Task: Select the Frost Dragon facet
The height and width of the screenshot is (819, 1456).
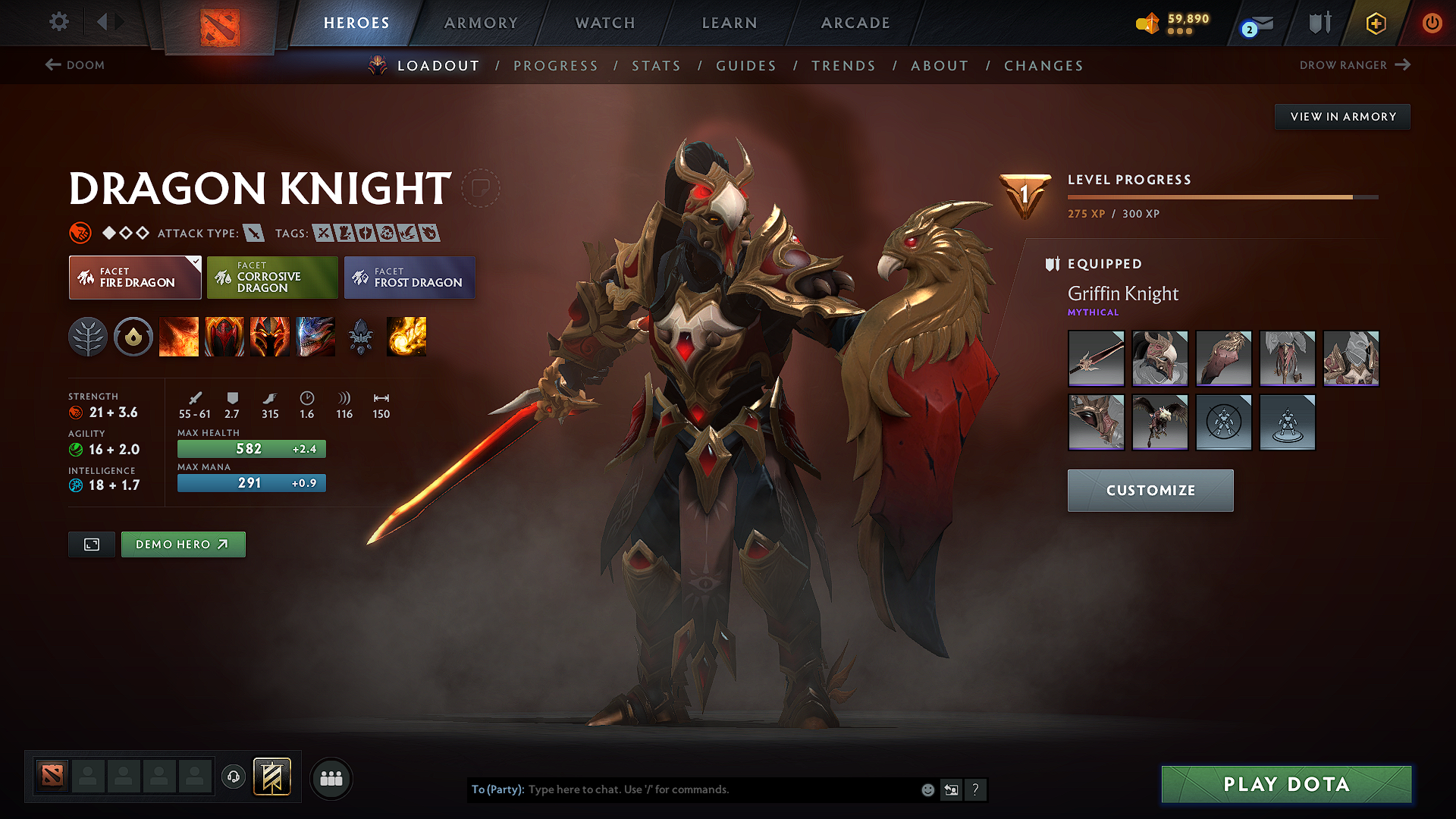Action: point(409,277)
